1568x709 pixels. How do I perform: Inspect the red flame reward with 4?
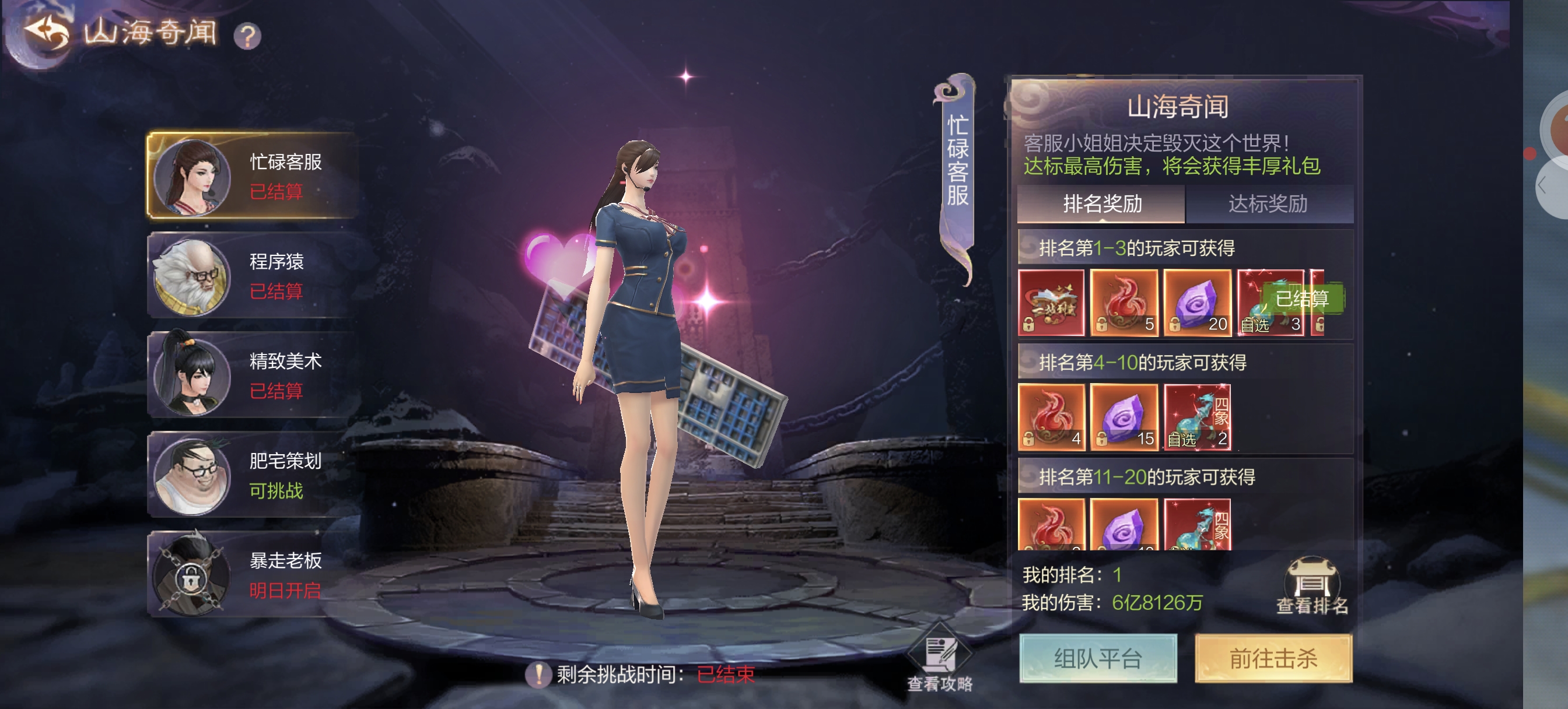(x=1051, y=417)
